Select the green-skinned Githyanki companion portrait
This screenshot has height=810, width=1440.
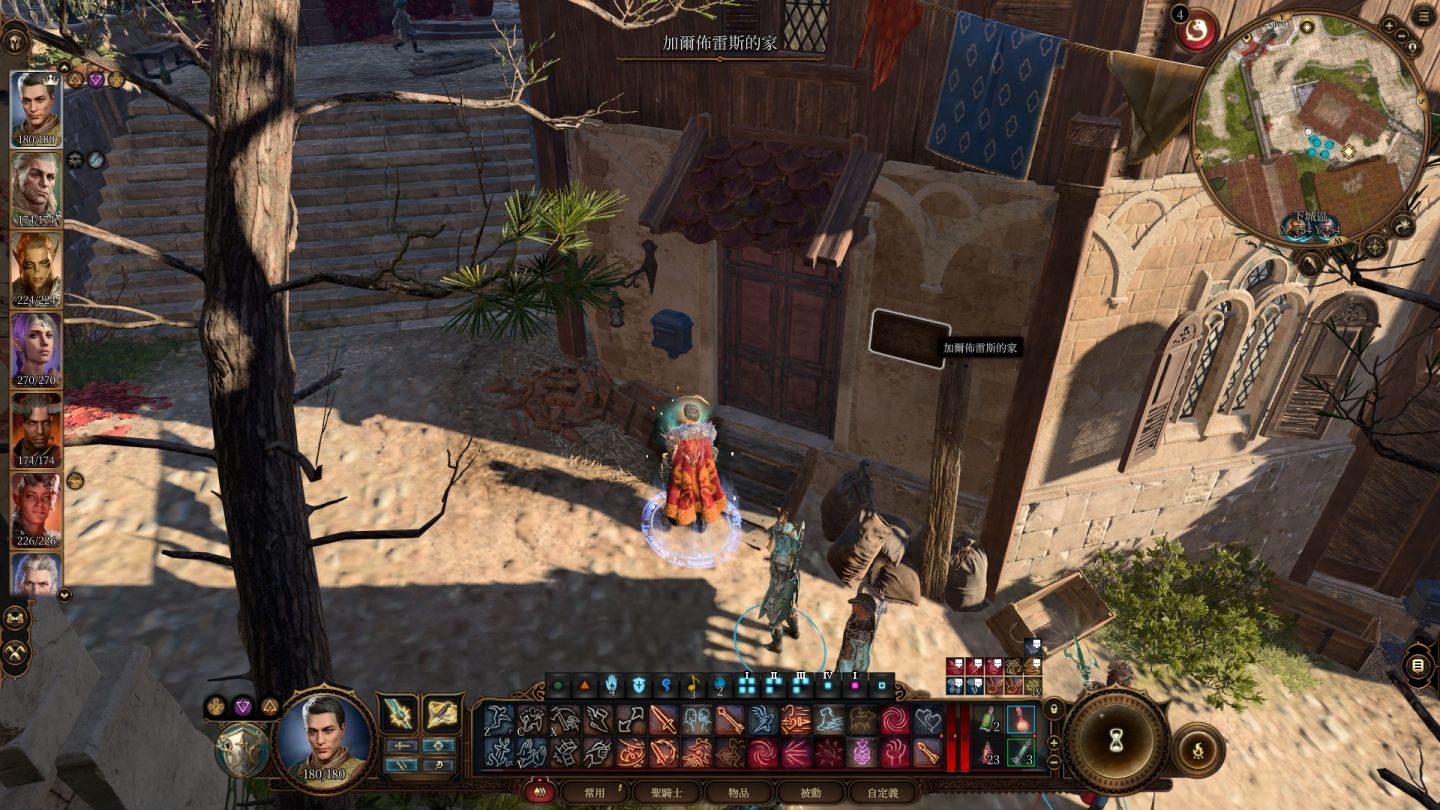pyautogui.click(x=36, y=270)
